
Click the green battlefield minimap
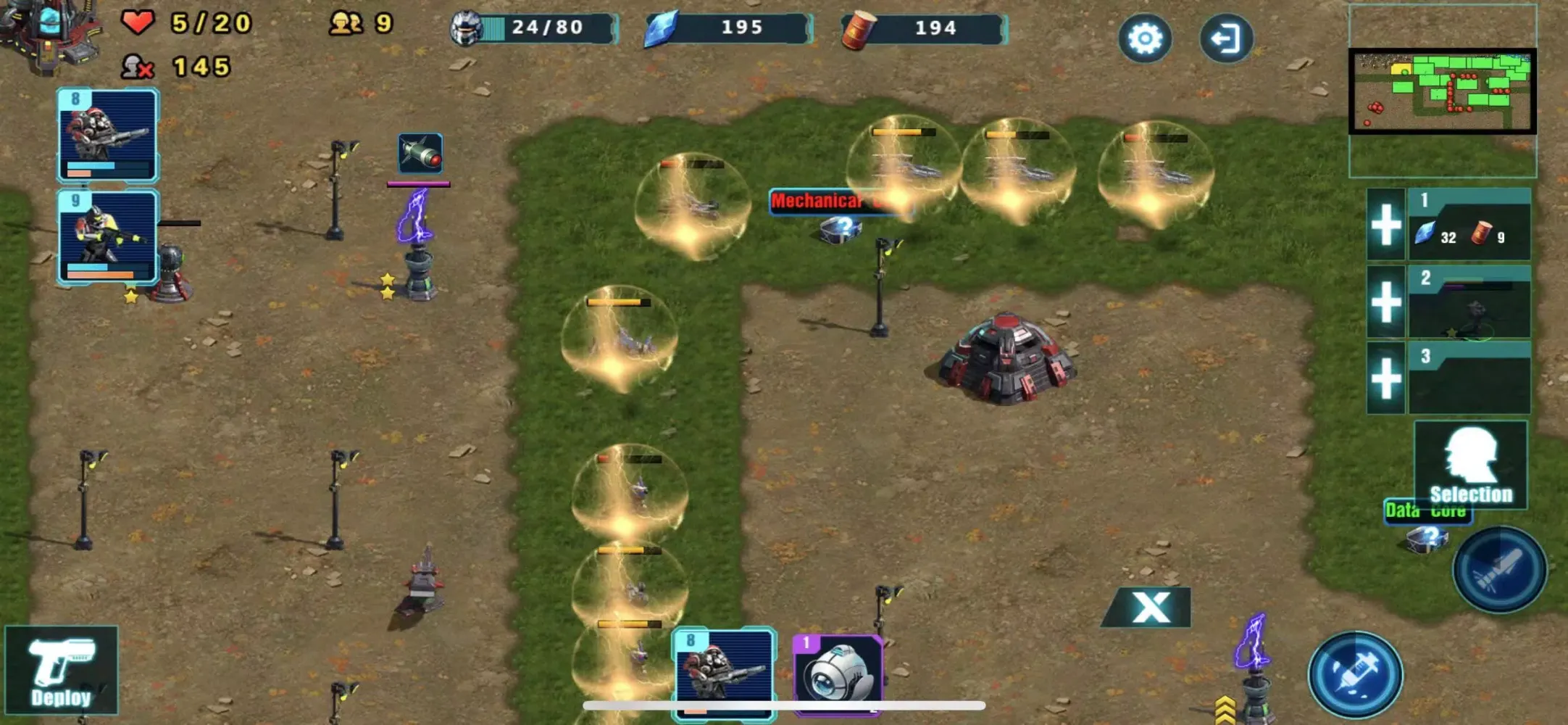pyautogui.click(x=1442, y=91)
